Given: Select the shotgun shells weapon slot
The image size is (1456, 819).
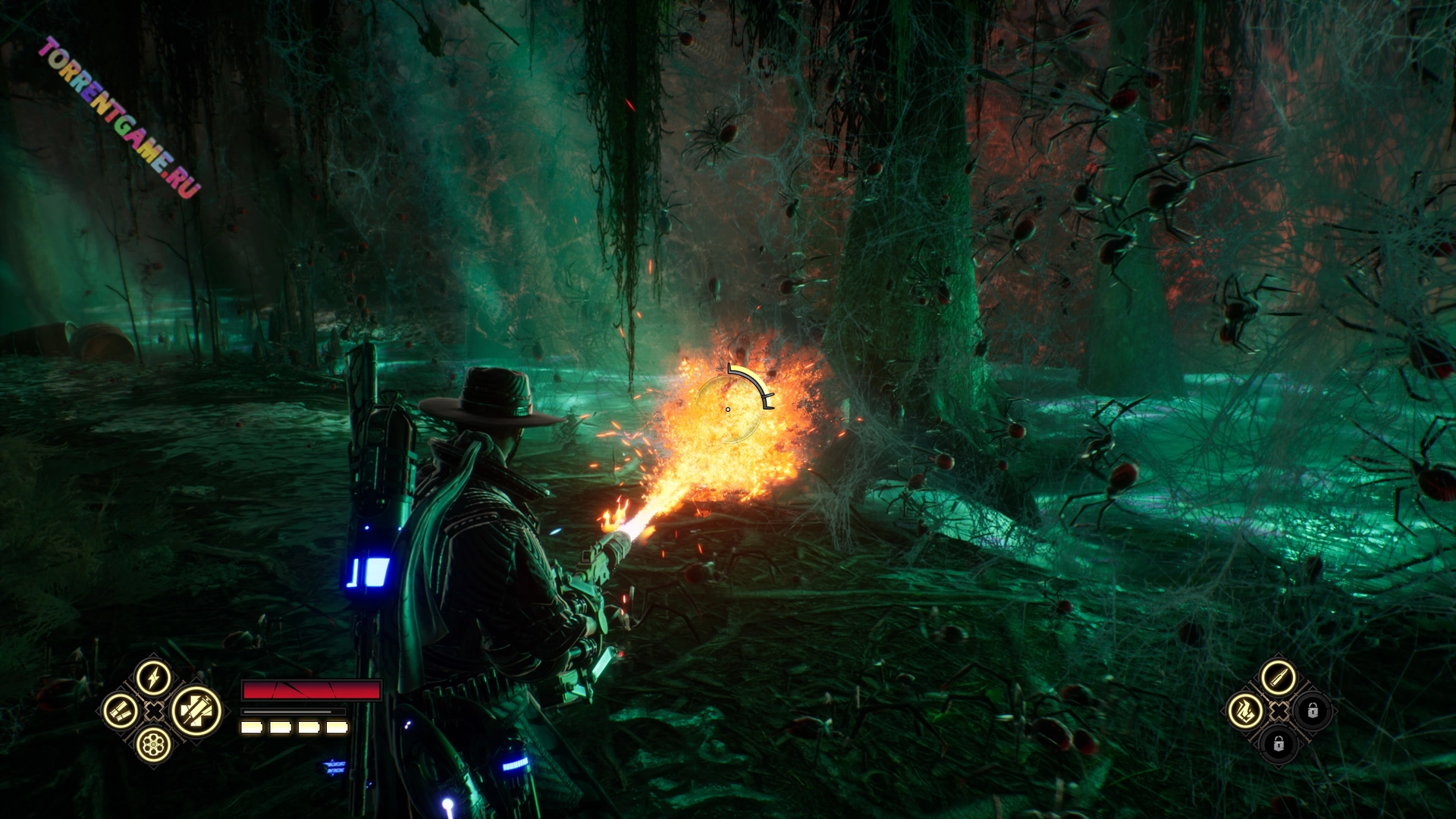Looking at the screenshot, I should (121, 711).
